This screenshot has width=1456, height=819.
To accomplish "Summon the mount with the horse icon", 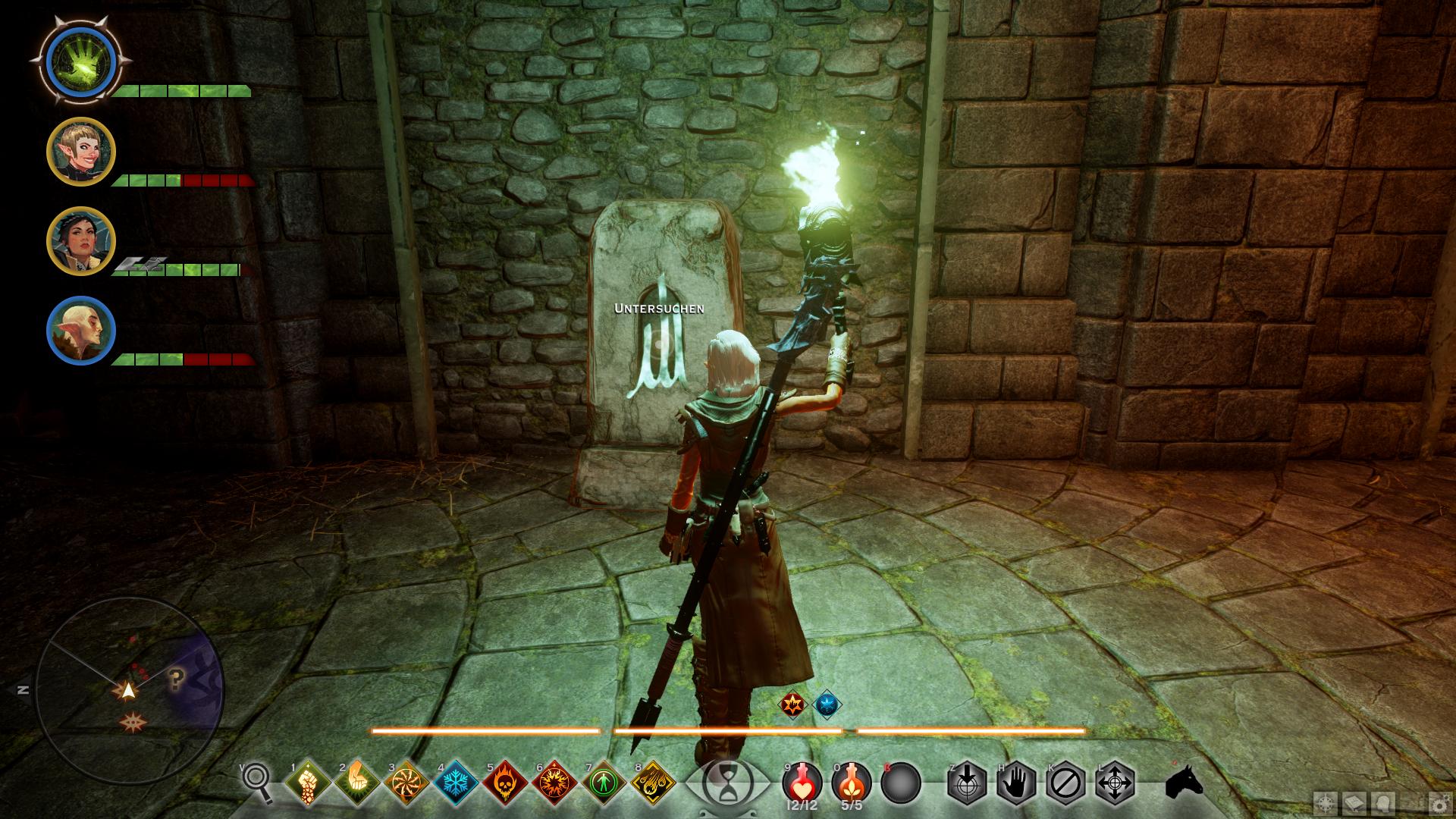I will tap(1184, 783).
